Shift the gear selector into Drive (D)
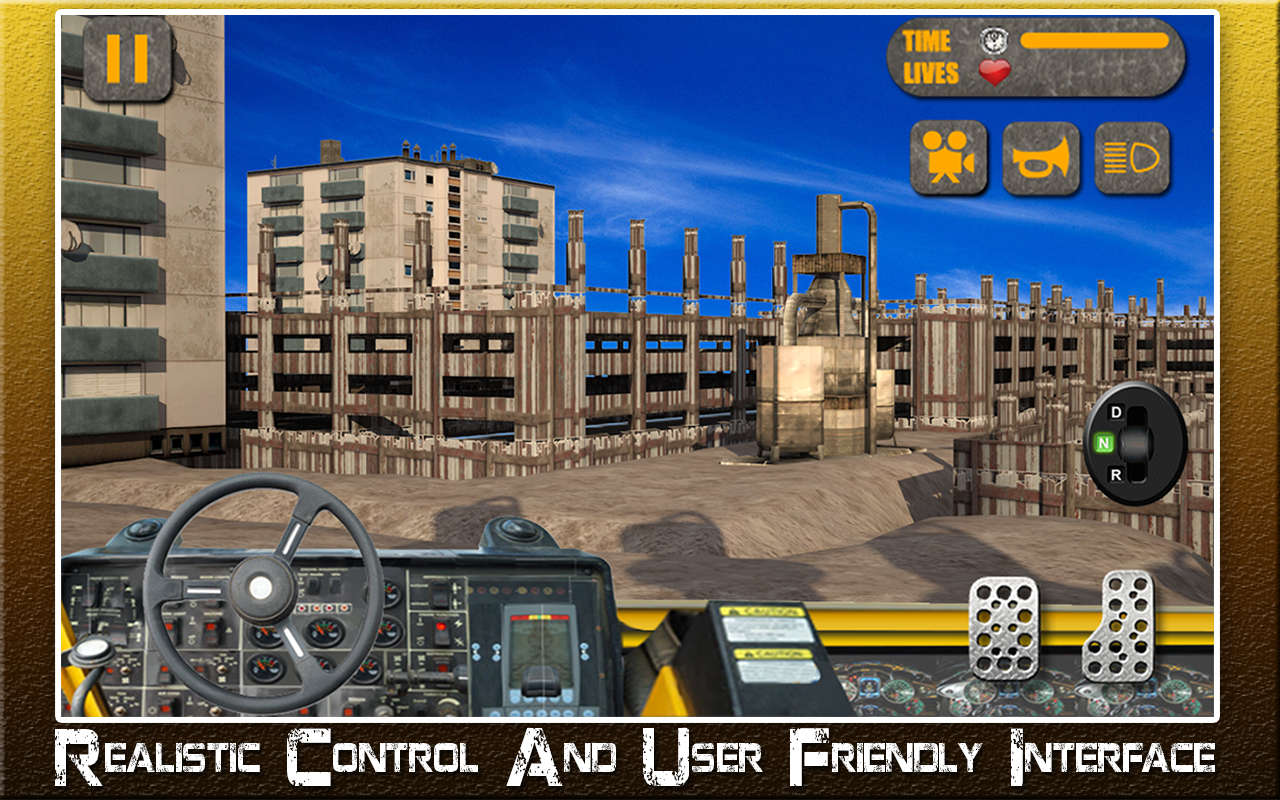This screenshot has height=800, width=1280. (1115, 410)
